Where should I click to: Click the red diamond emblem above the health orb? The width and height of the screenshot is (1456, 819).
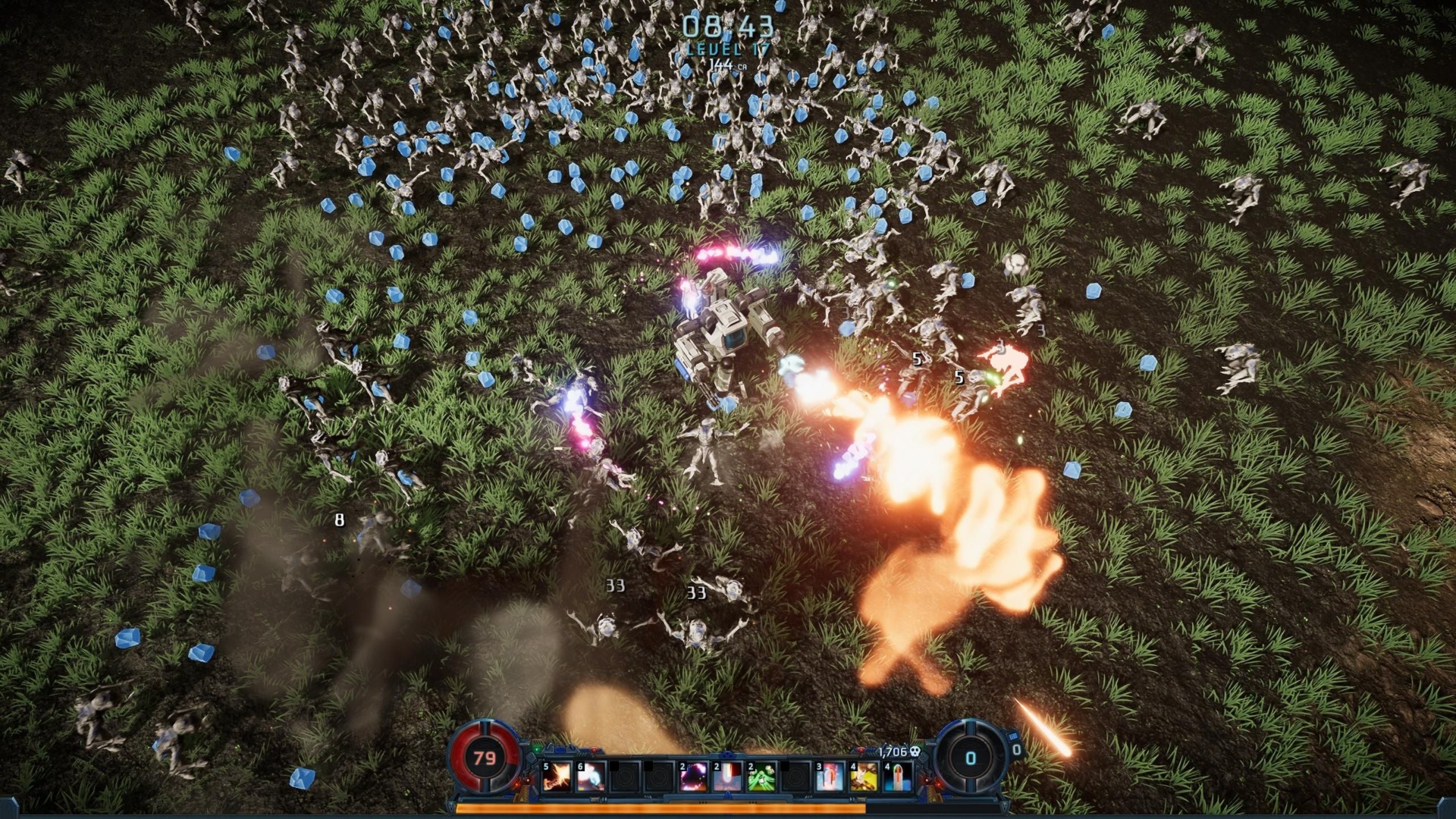594,748
